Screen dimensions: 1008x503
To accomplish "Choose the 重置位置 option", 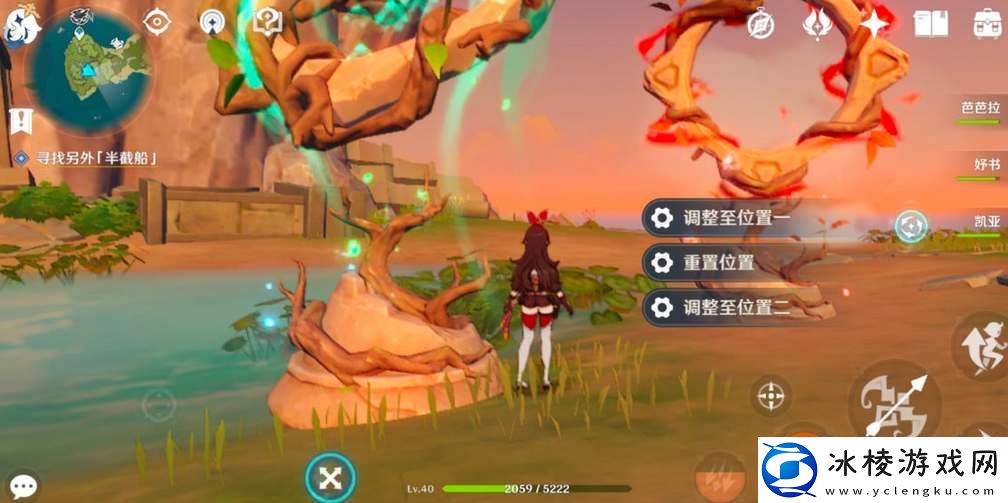I will click(x=735, y=263).
